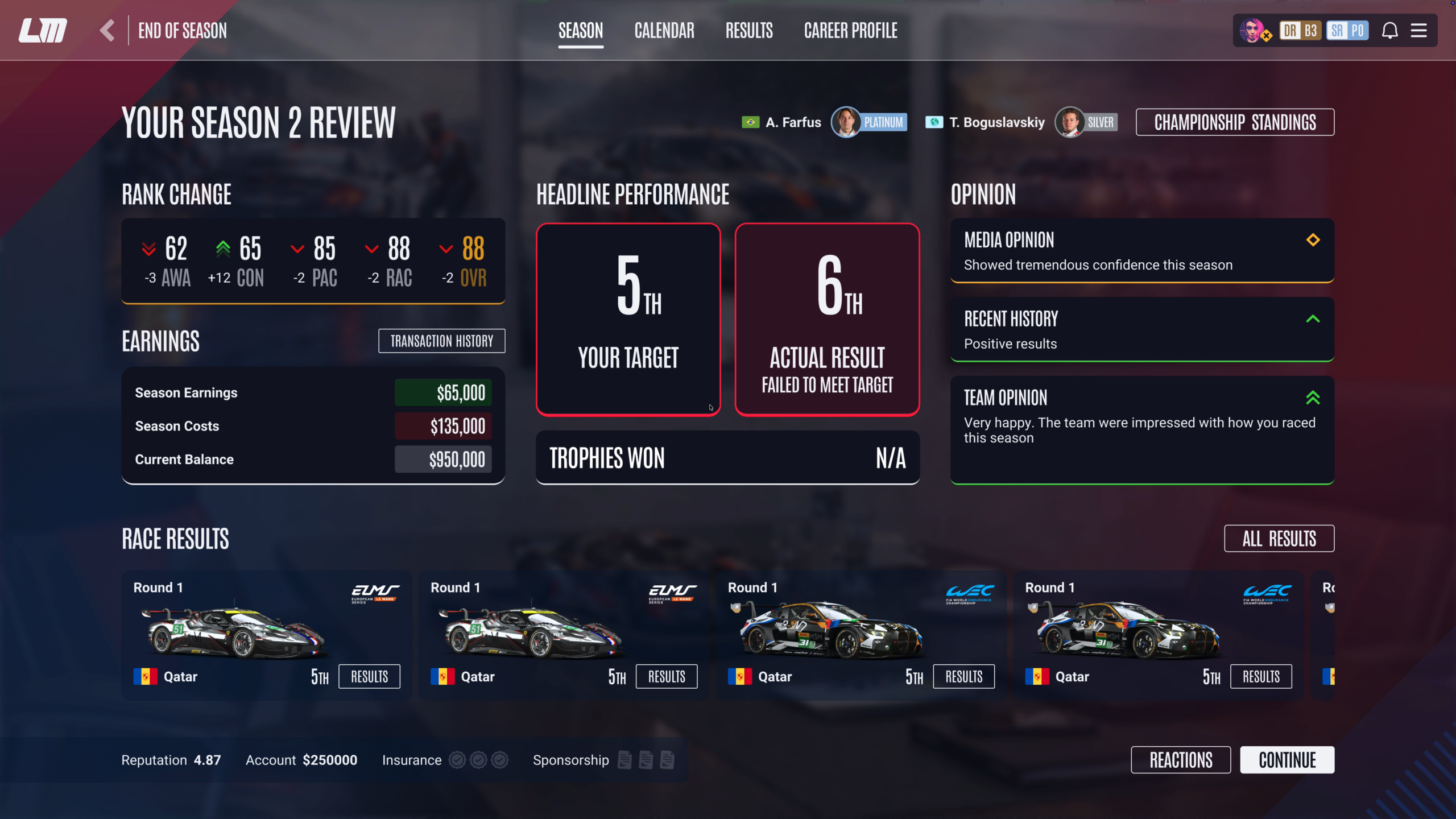Select the Team Opinion panel
Viewport: 1456px width, 819px height.
[x=1142, y=429]
